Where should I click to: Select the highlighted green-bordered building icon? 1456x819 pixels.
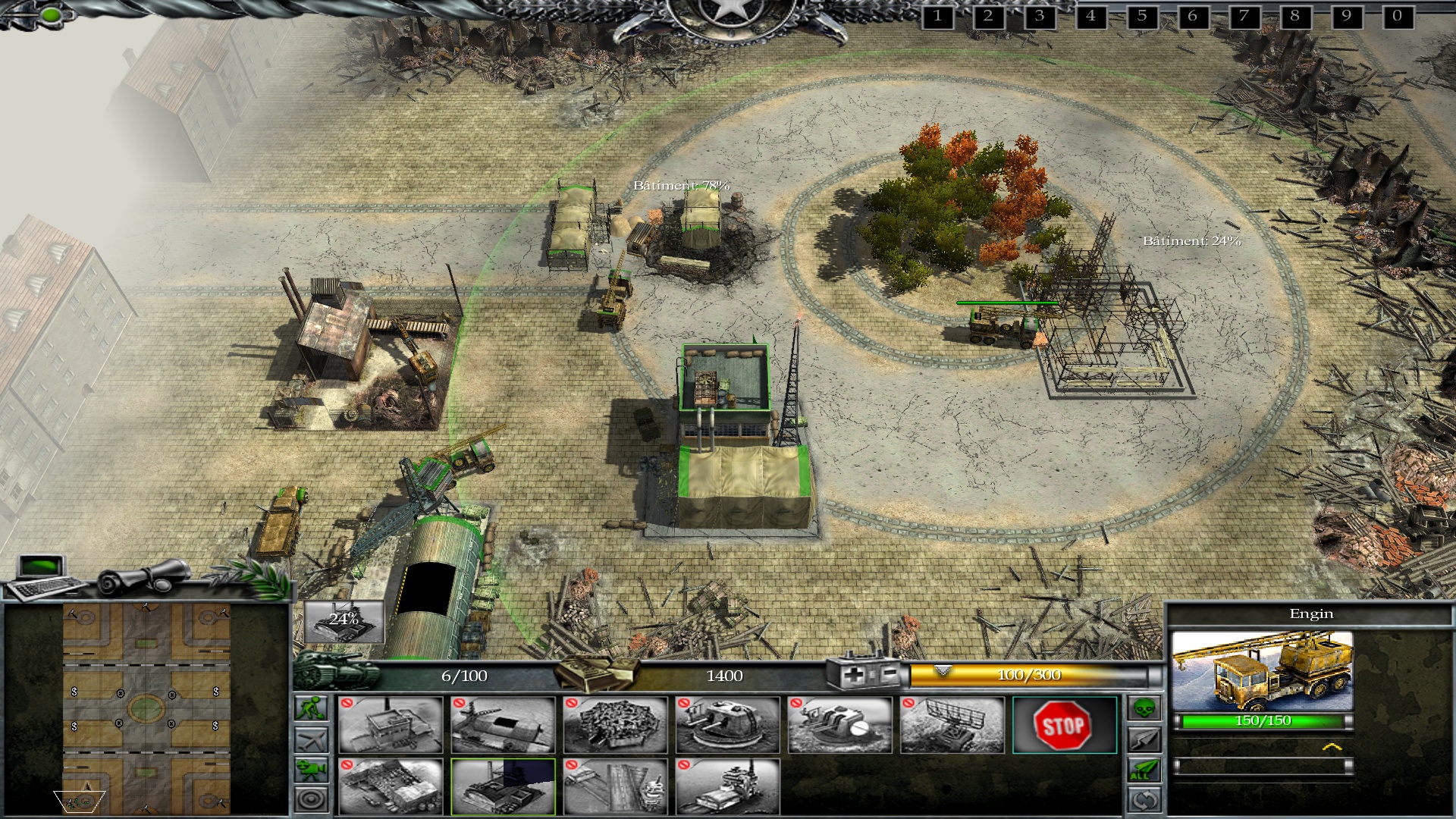point(503,786)
